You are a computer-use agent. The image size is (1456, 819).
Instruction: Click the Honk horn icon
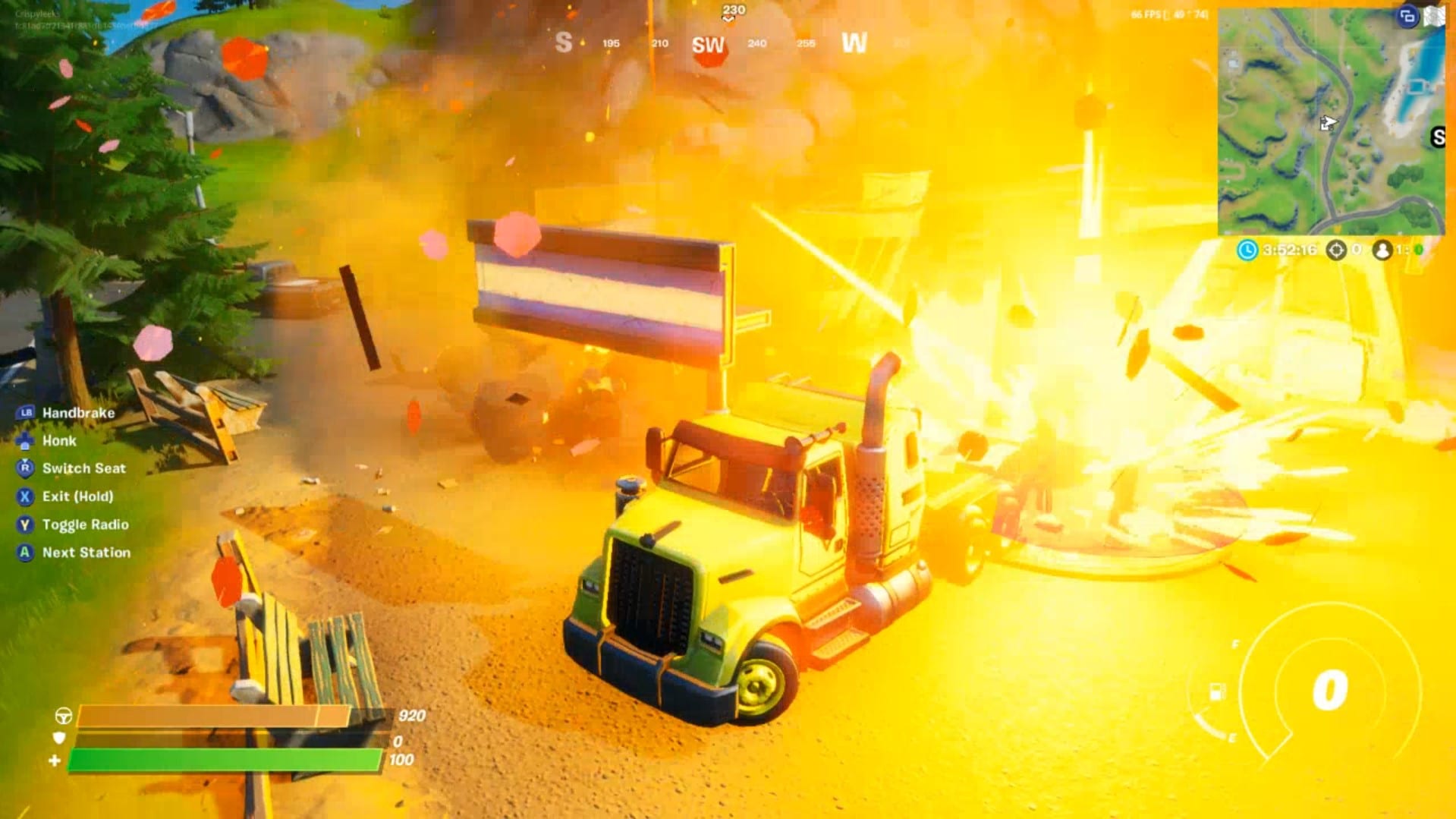[25, 441]
